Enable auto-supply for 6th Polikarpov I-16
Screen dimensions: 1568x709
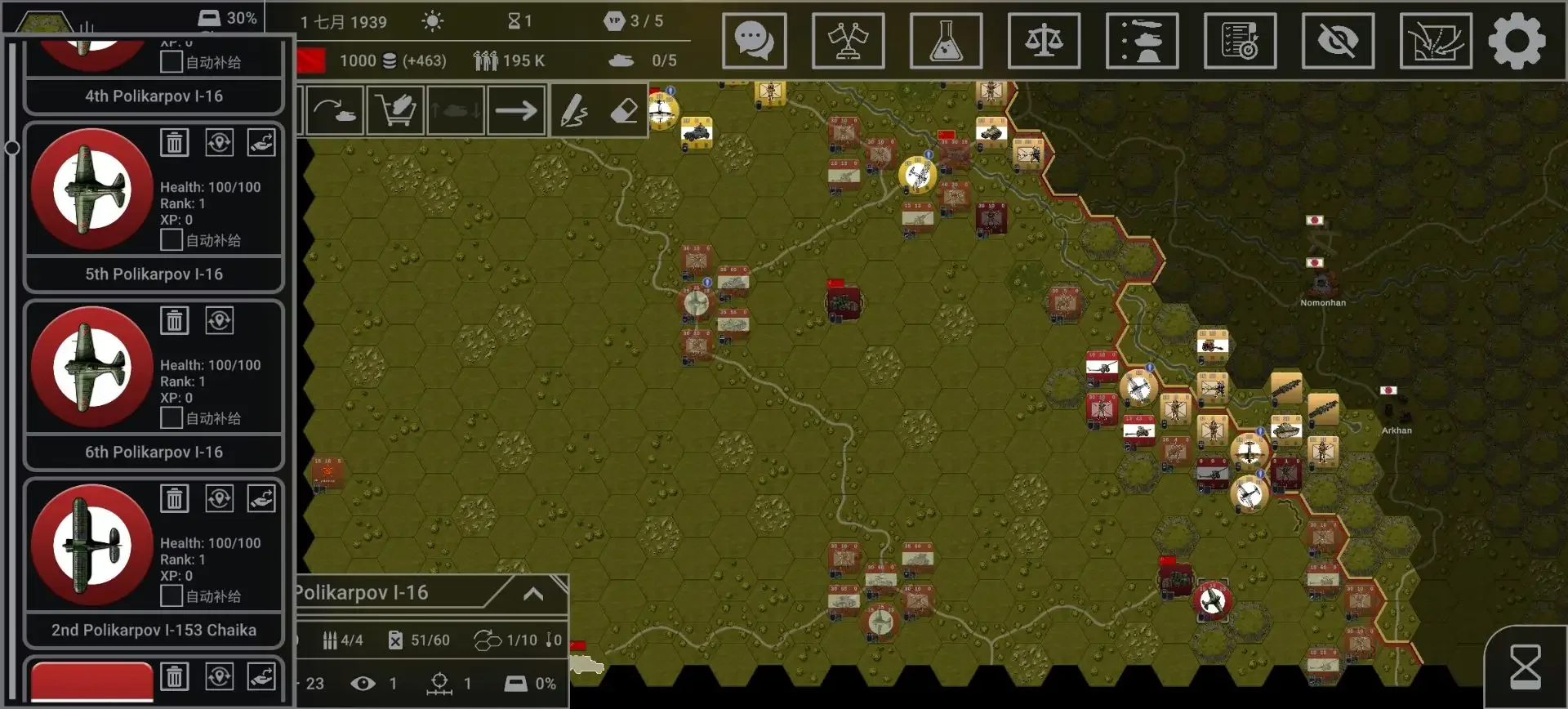tap(171, 418)
